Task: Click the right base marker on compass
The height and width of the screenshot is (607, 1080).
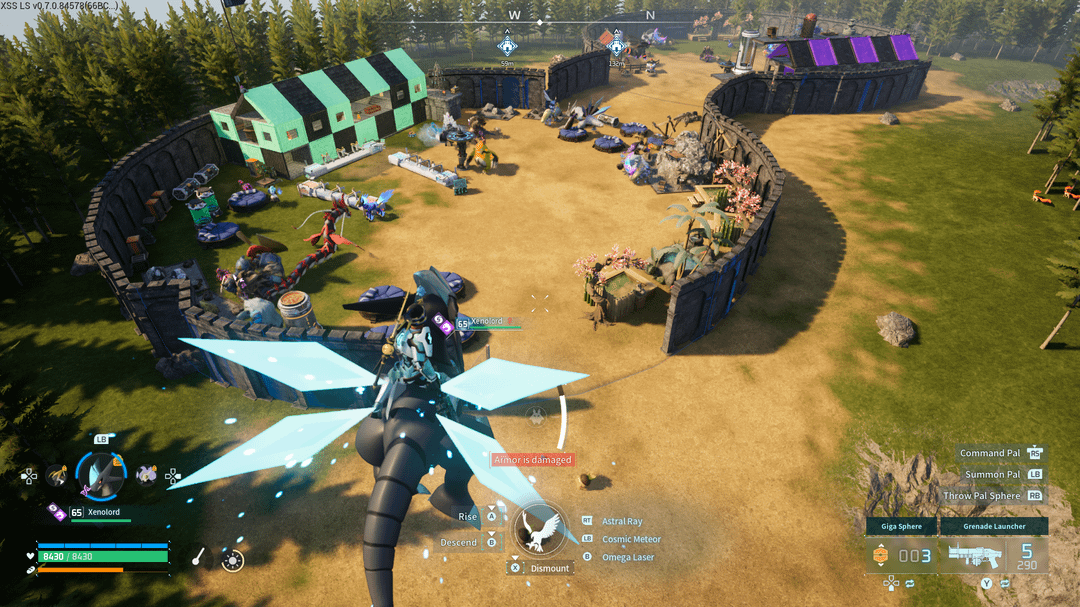Action: [x=617, y=46]
